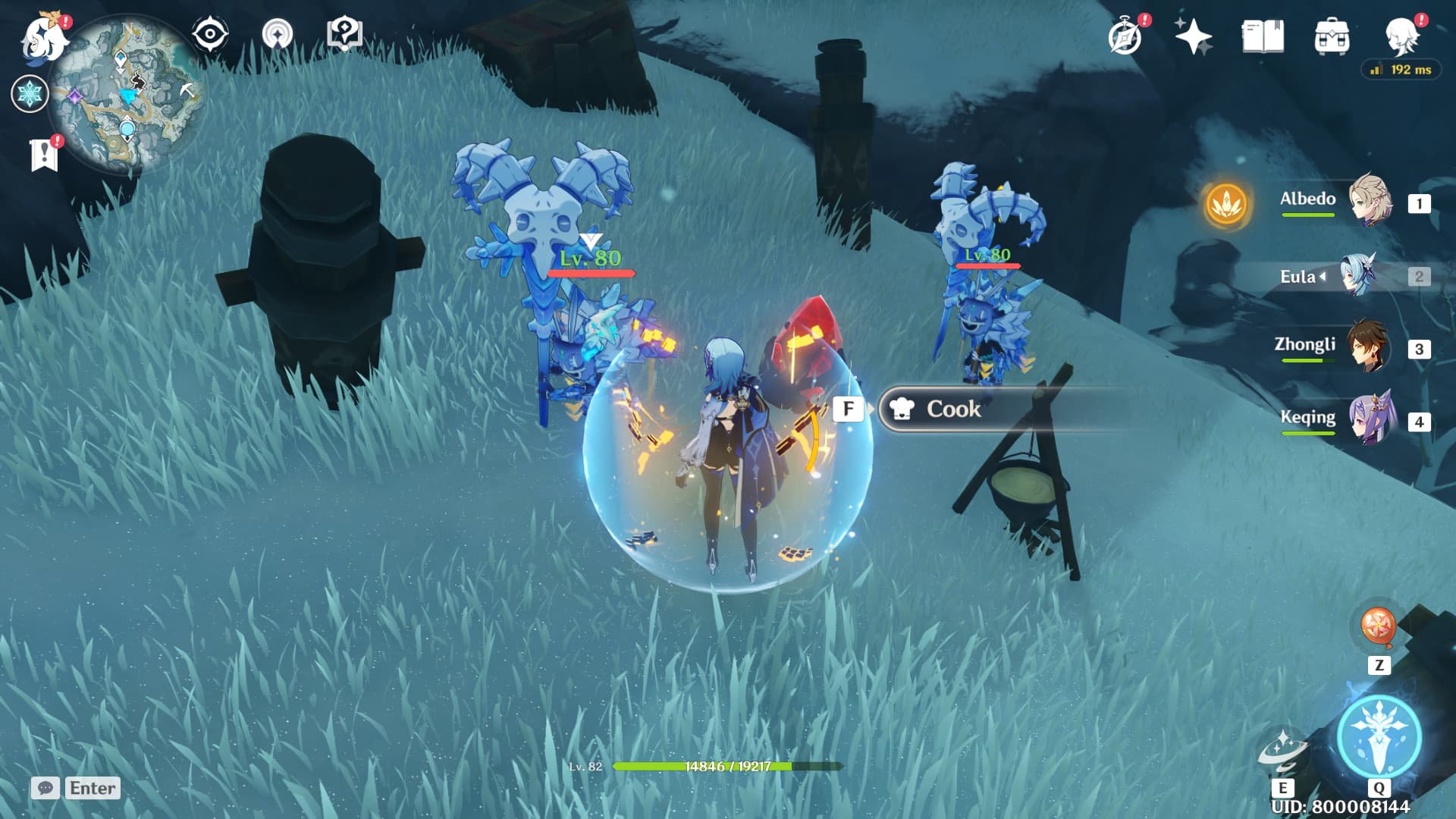This screenshot has width=1456, height=819.
Task: Open the inventory backpack
Action: coord(1332,36)
